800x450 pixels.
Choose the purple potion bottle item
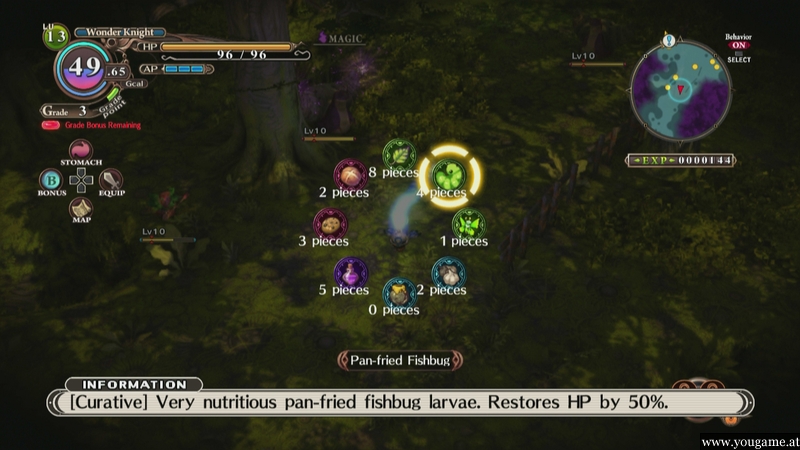tap(350, 272)
